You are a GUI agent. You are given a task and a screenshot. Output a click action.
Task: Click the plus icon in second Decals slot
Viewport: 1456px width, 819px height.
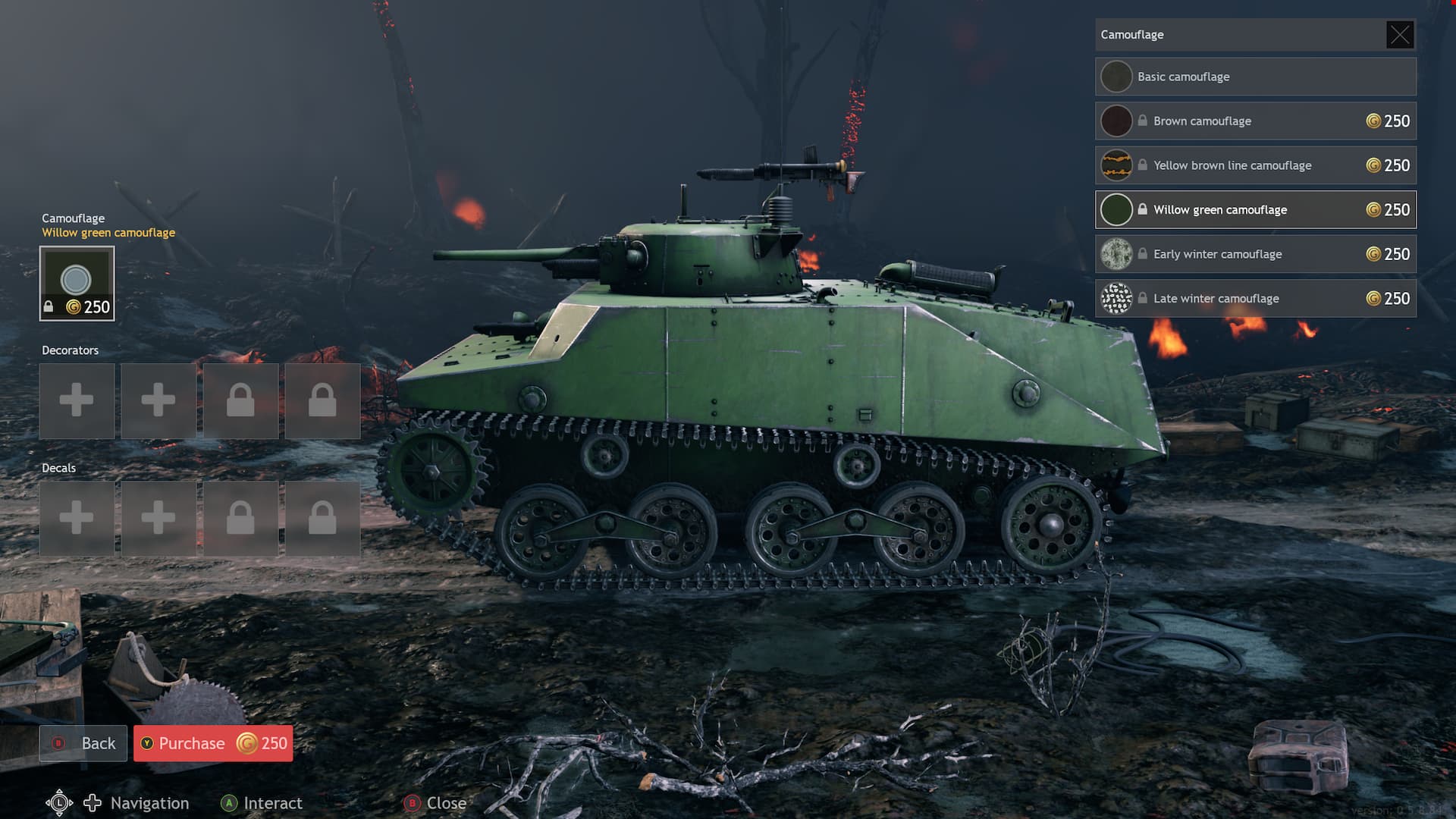tap(158, 519)
